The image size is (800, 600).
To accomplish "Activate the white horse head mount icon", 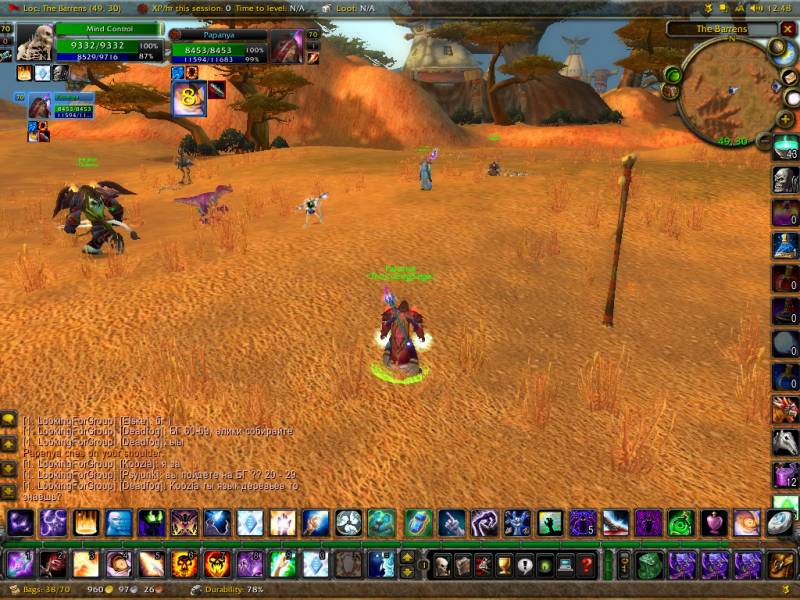I will [x=785, y=442].
